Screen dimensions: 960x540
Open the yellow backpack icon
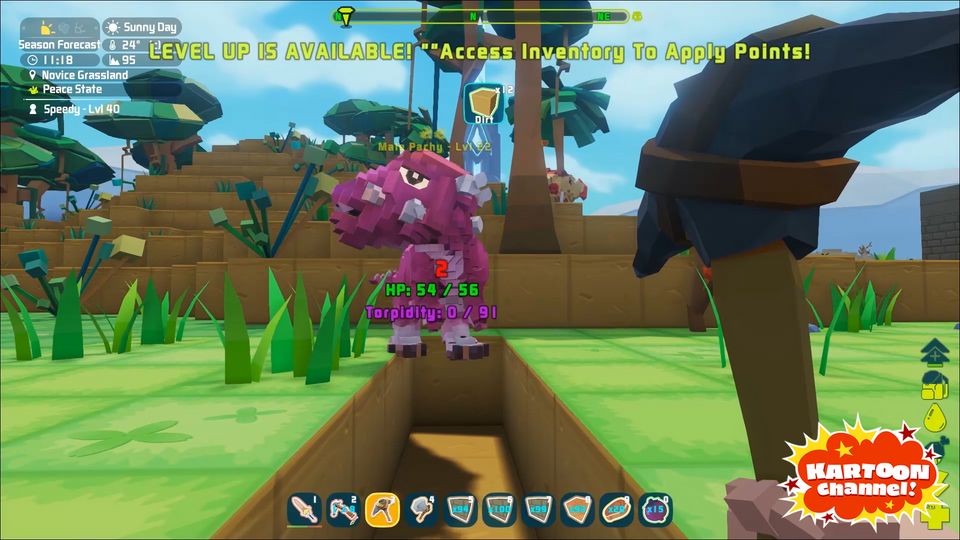935,385
